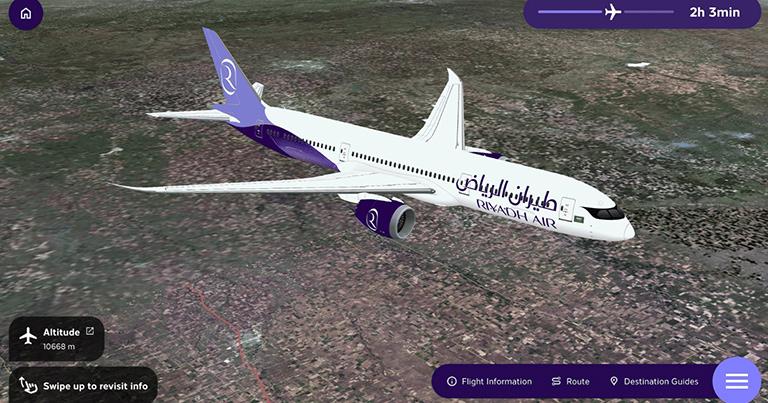Open the Flight Information panel
The image size is (768, 403).
click(x=489, y=381)
